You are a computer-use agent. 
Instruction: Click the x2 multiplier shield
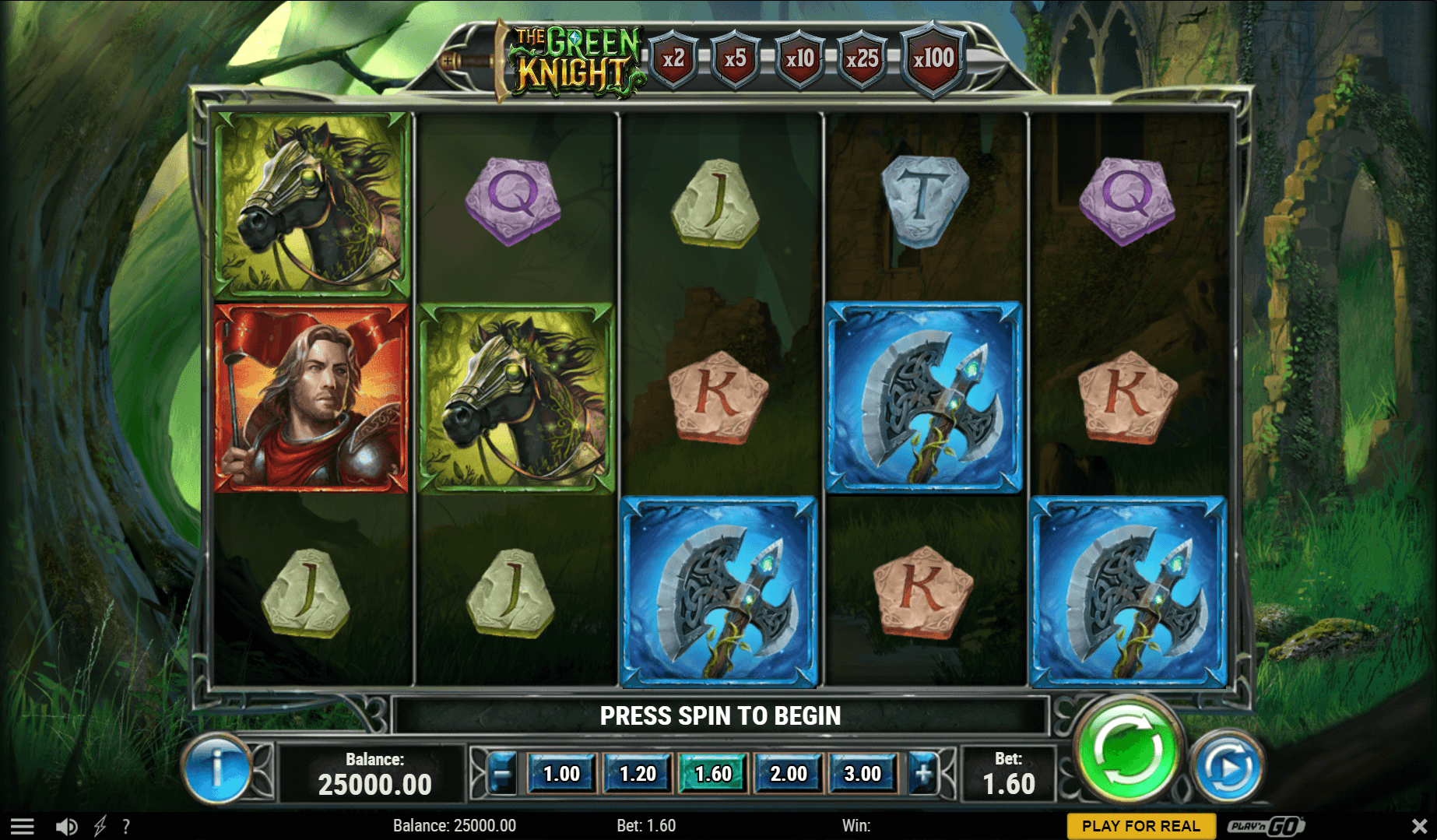674,56
